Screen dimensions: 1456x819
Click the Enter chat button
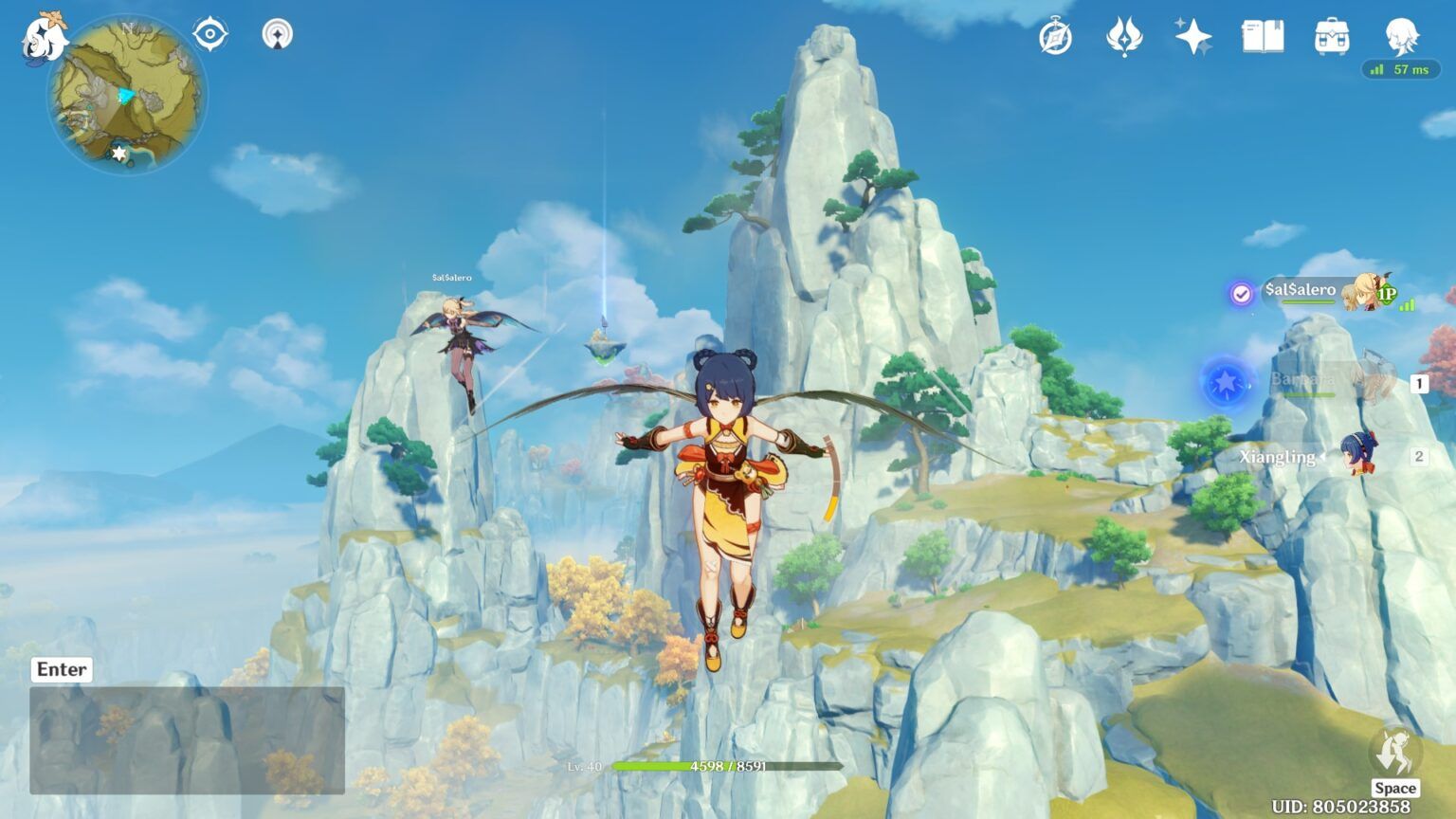pos(60,669)
